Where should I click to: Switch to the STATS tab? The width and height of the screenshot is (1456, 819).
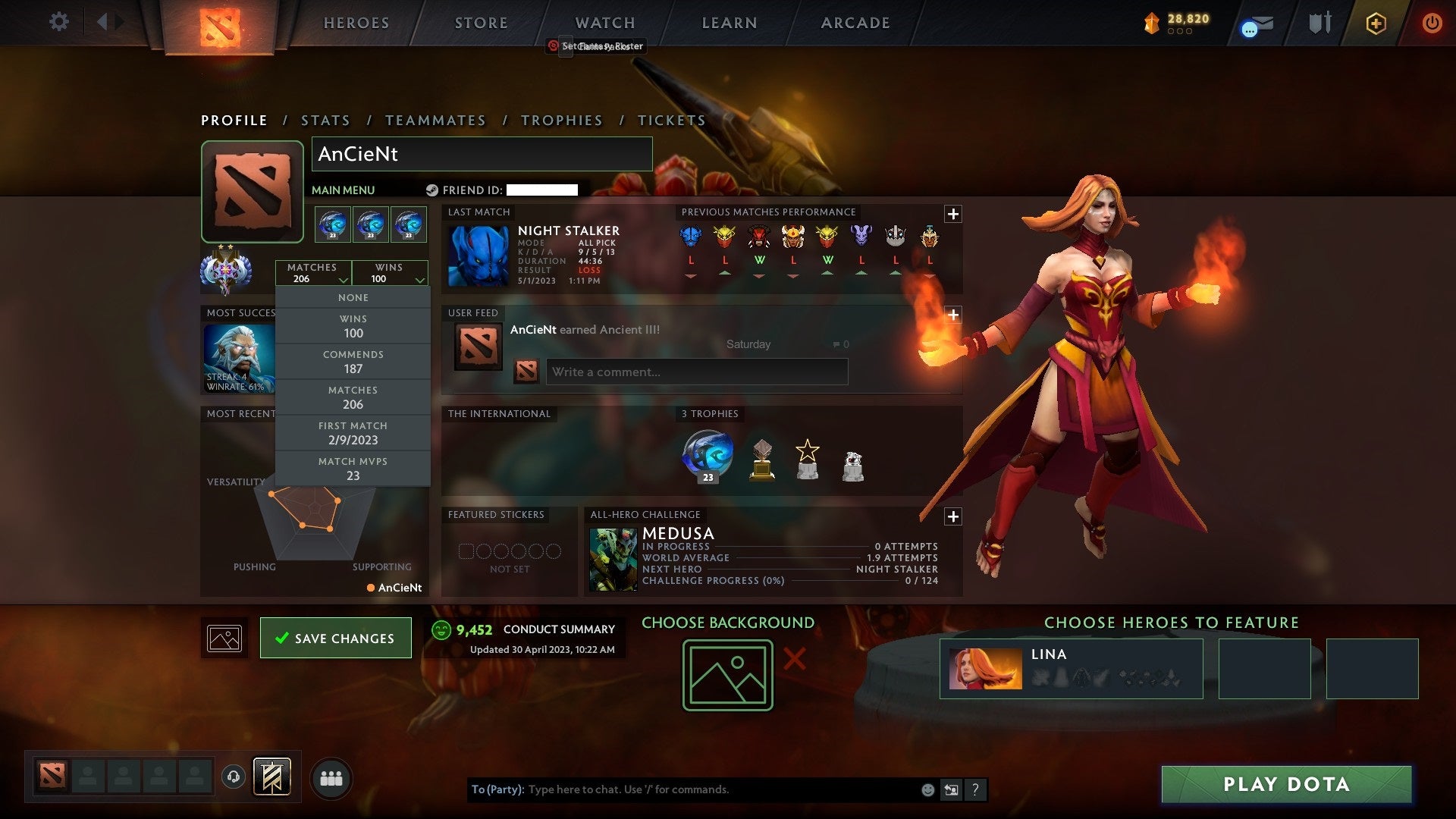point(325,120)
